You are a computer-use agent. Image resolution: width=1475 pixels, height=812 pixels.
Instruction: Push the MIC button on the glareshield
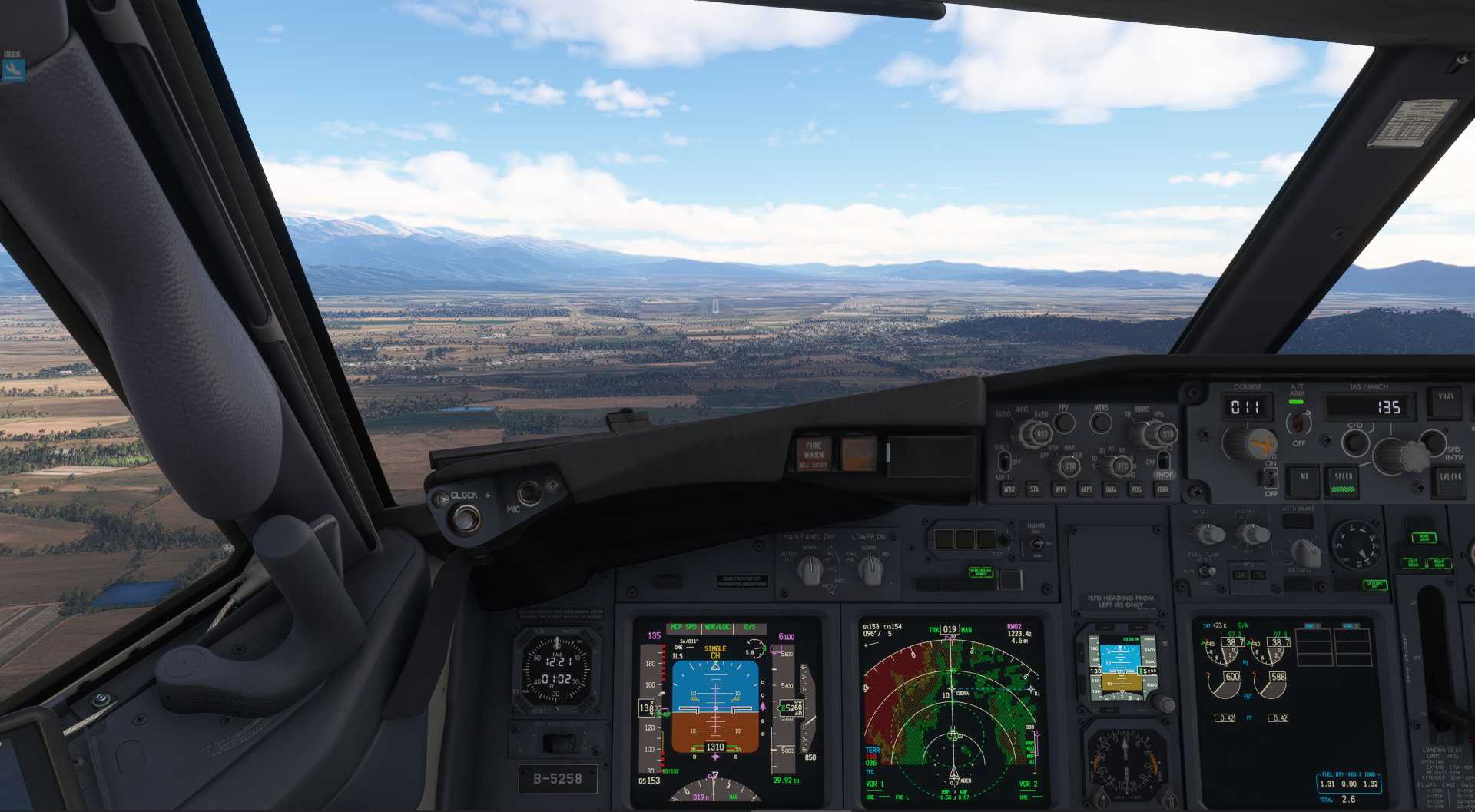pos(529,492)
